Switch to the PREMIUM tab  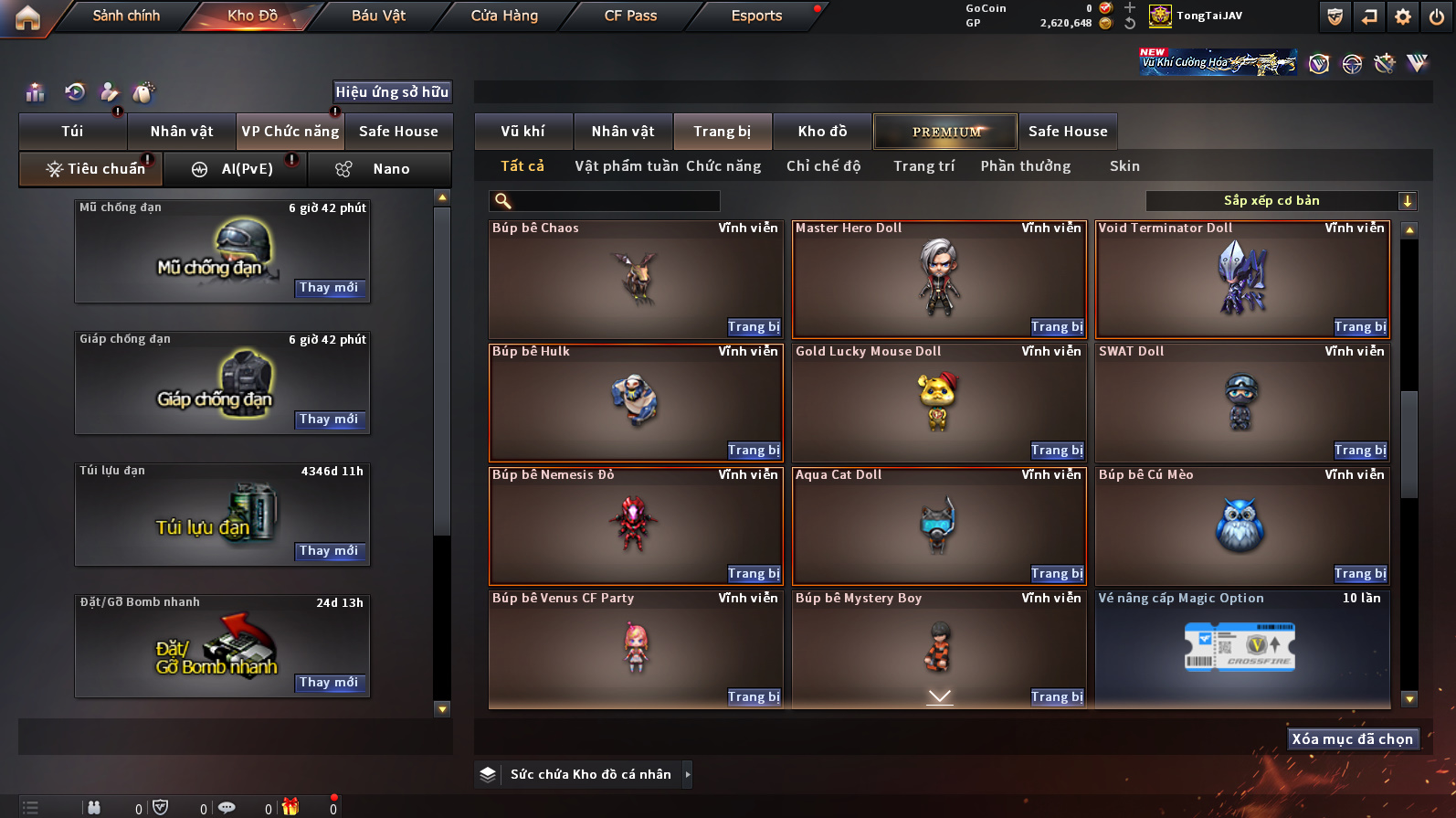click(945, 132)
